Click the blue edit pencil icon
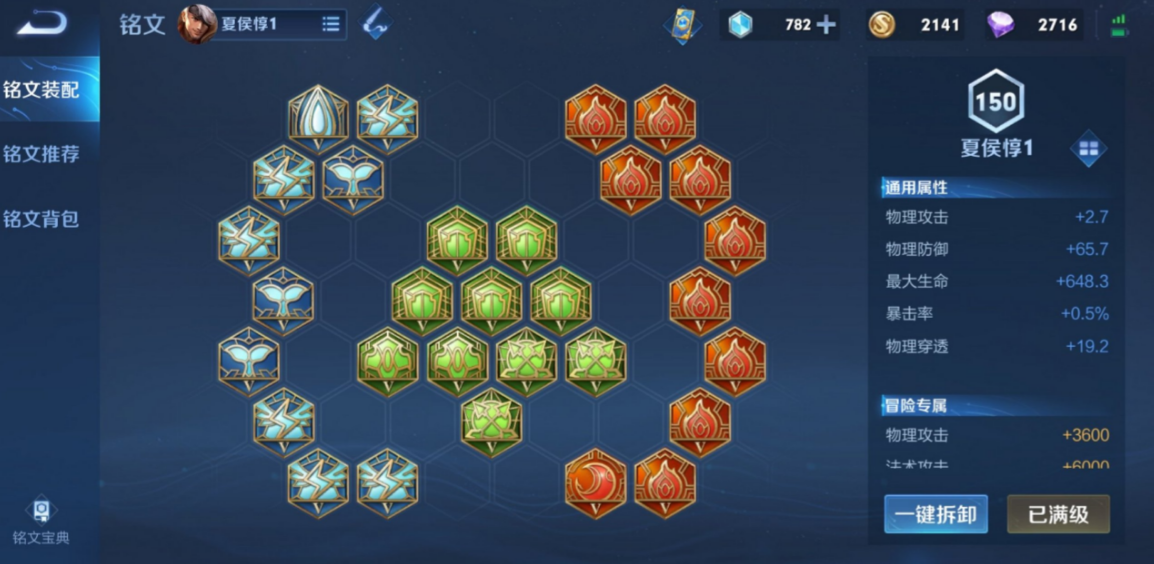1154x564 pixels. 376,24
